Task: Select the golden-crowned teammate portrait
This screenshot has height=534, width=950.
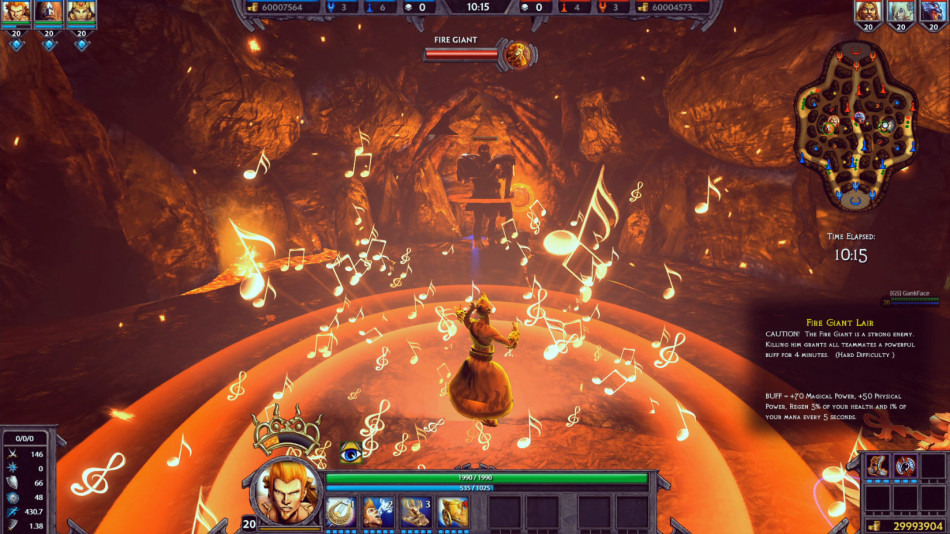Action: click(x=81, y=12)
